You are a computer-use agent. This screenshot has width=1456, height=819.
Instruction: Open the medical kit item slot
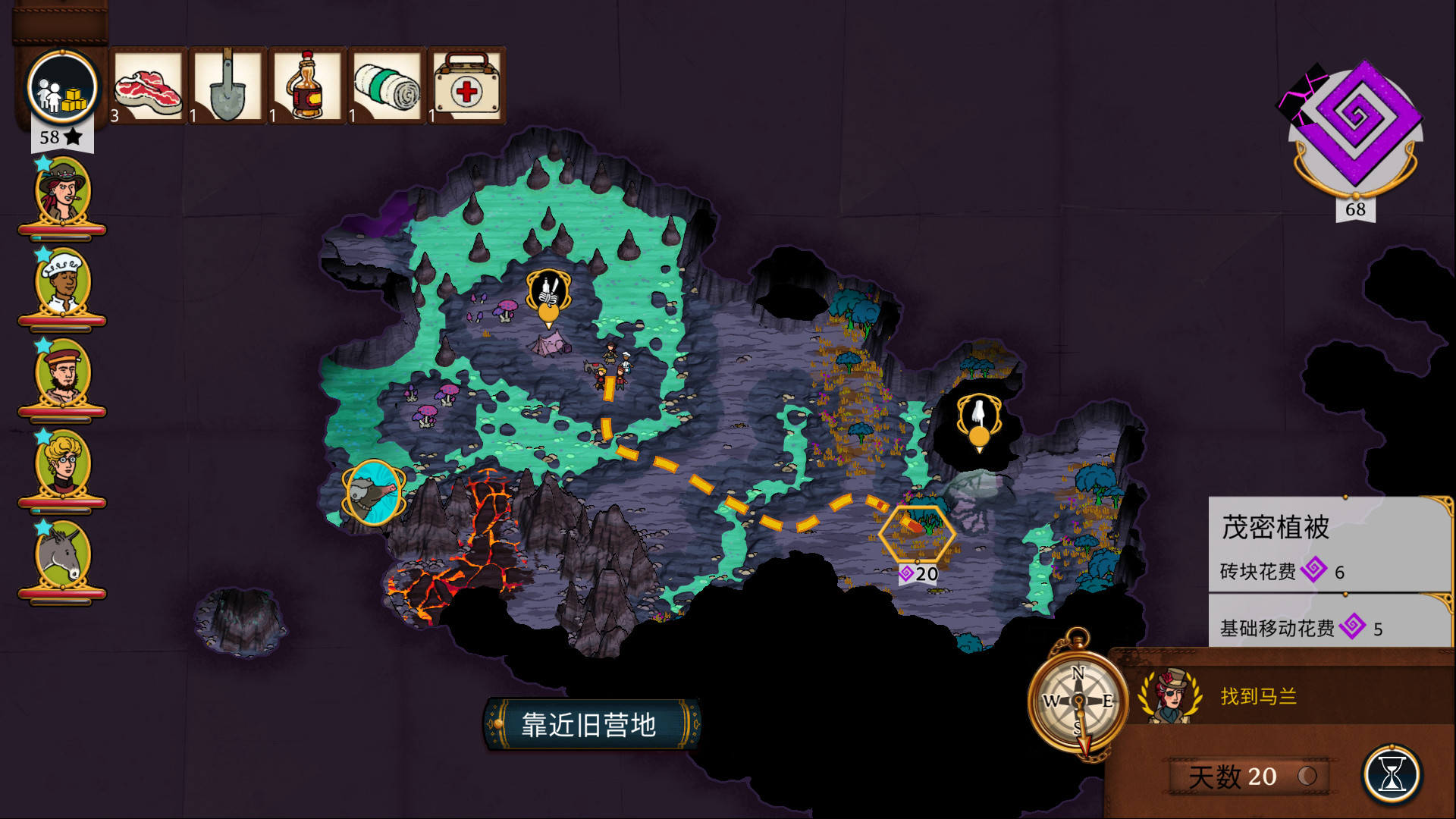point(467,85)
